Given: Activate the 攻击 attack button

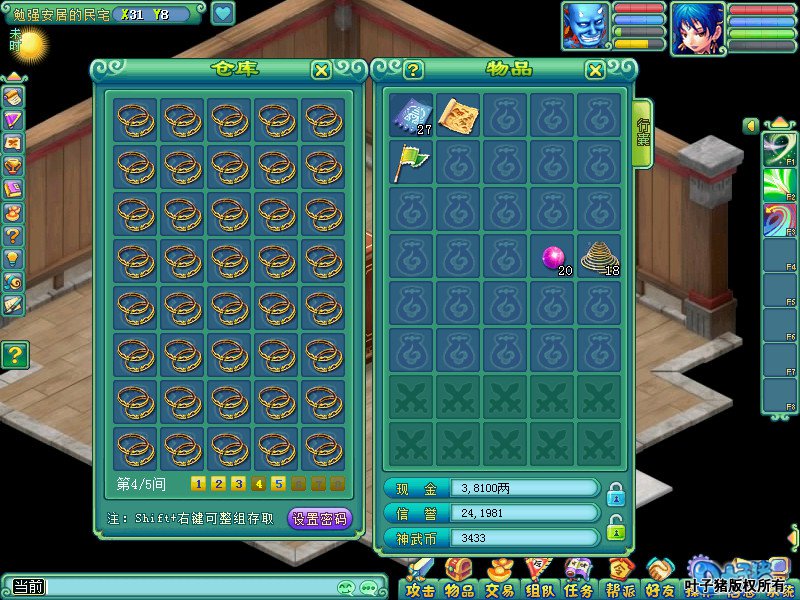Looking at the screenshot, I should pyautogui.click(x=420, y=582).
